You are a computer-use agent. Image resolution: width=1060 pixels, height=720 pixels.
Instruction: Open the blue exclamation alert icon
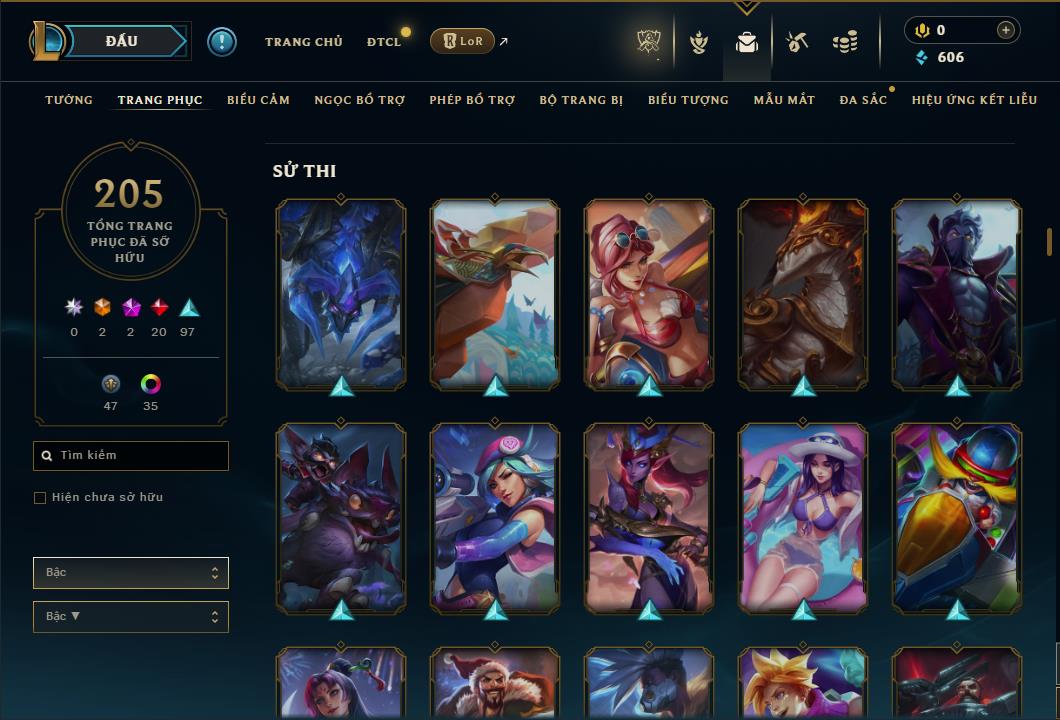pyautogui.click(x=221, y=41)
